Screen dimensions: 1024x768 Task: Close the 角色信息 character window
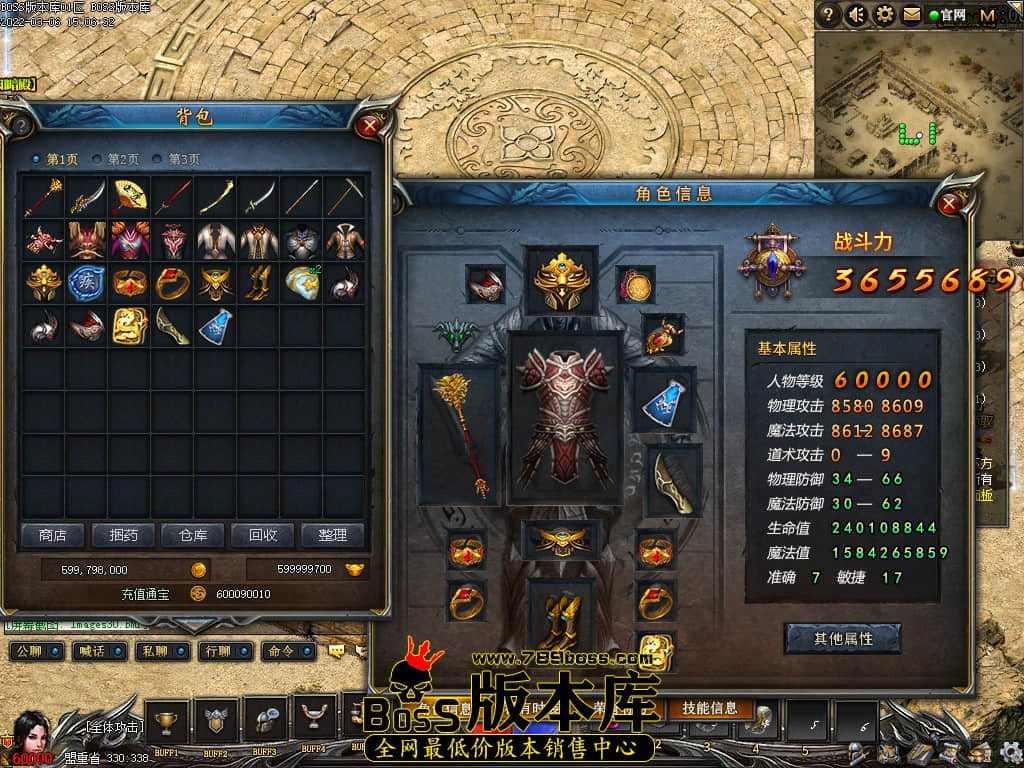tap(949, 205)
